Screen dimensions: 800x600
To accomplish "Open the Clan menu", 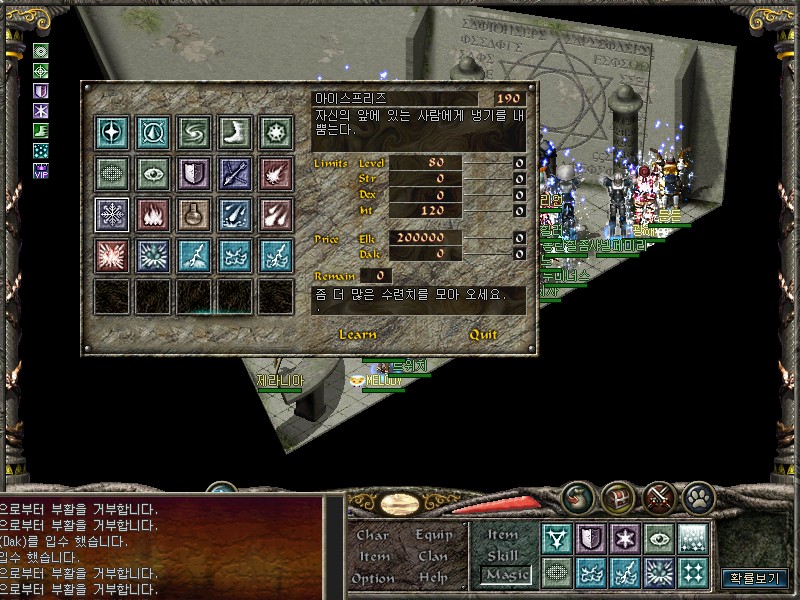I will pyautogui.click(x=433, y=556).
